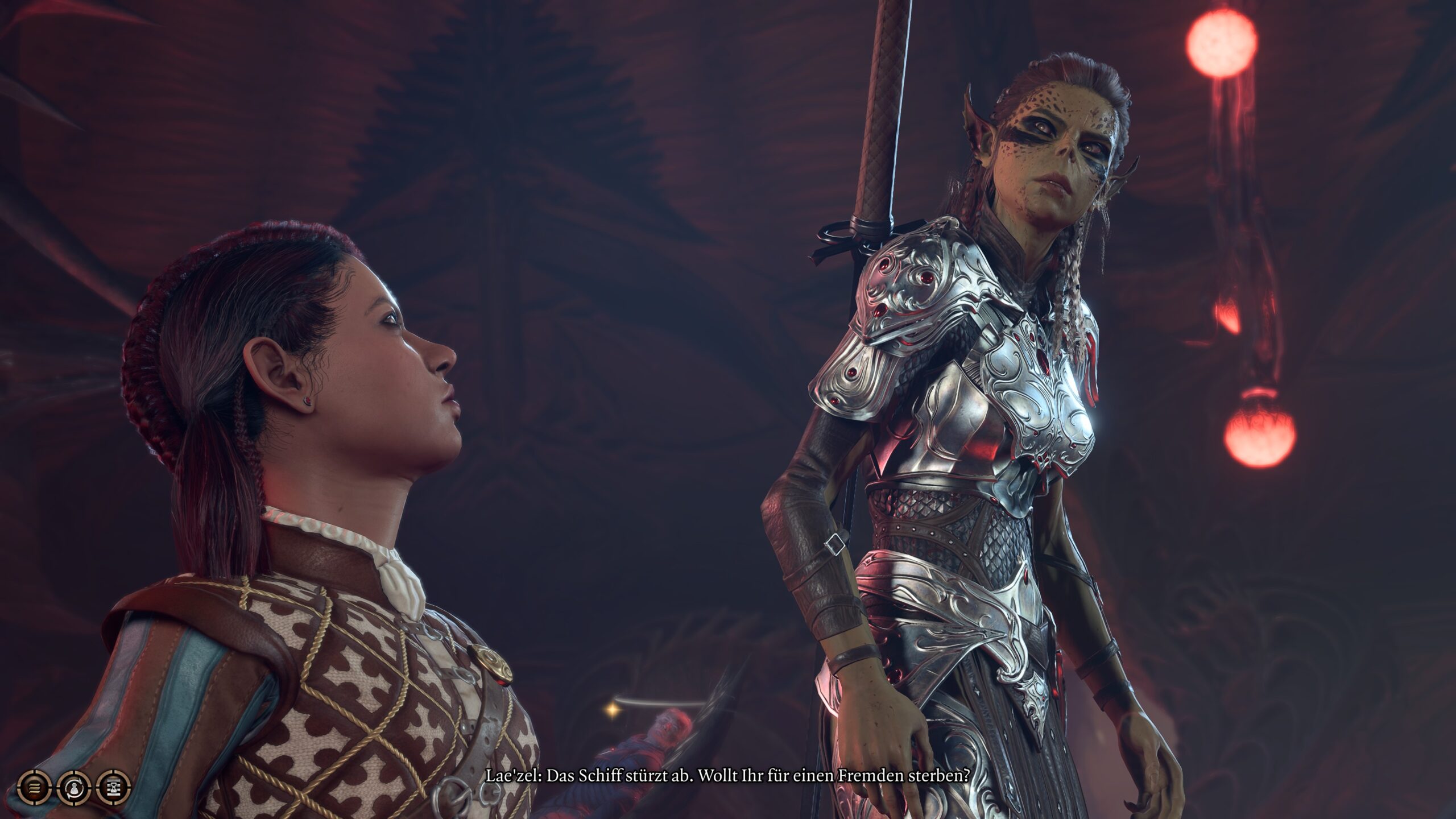Screen dimensions: 1456x819
Task: Show the dialogue history hourglass icon
Action: pos(114,788)
